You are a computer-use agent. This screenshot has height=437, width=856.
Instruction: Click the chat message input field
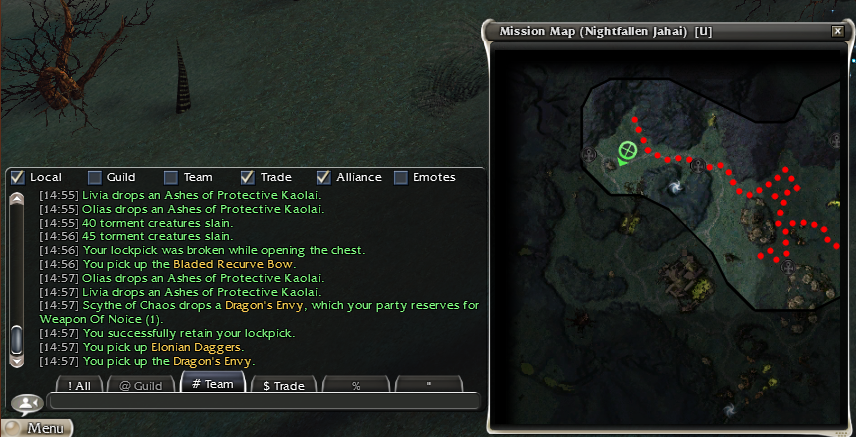264,401
